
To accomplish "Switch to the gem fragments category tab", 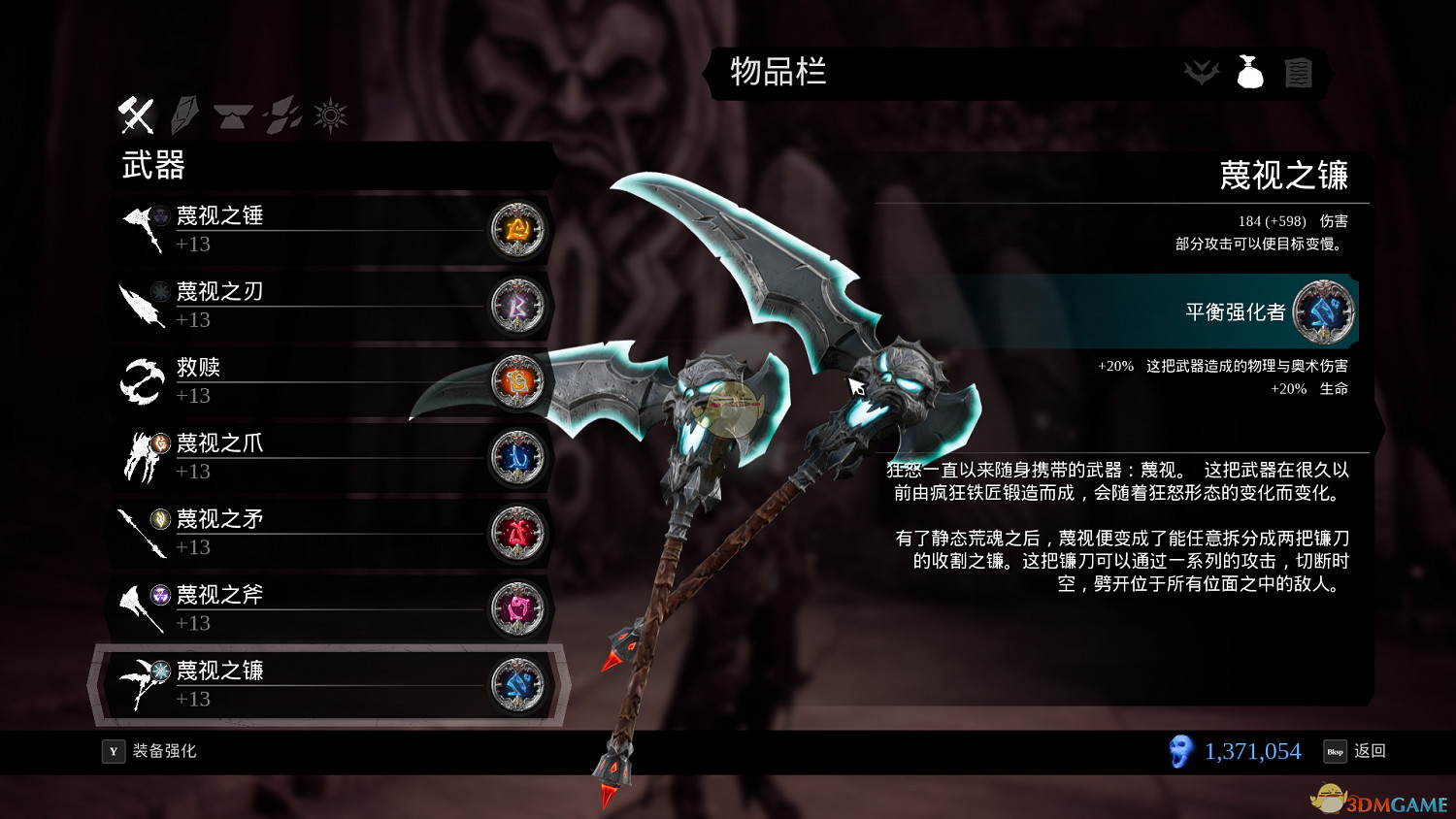I will click(279, 114).
